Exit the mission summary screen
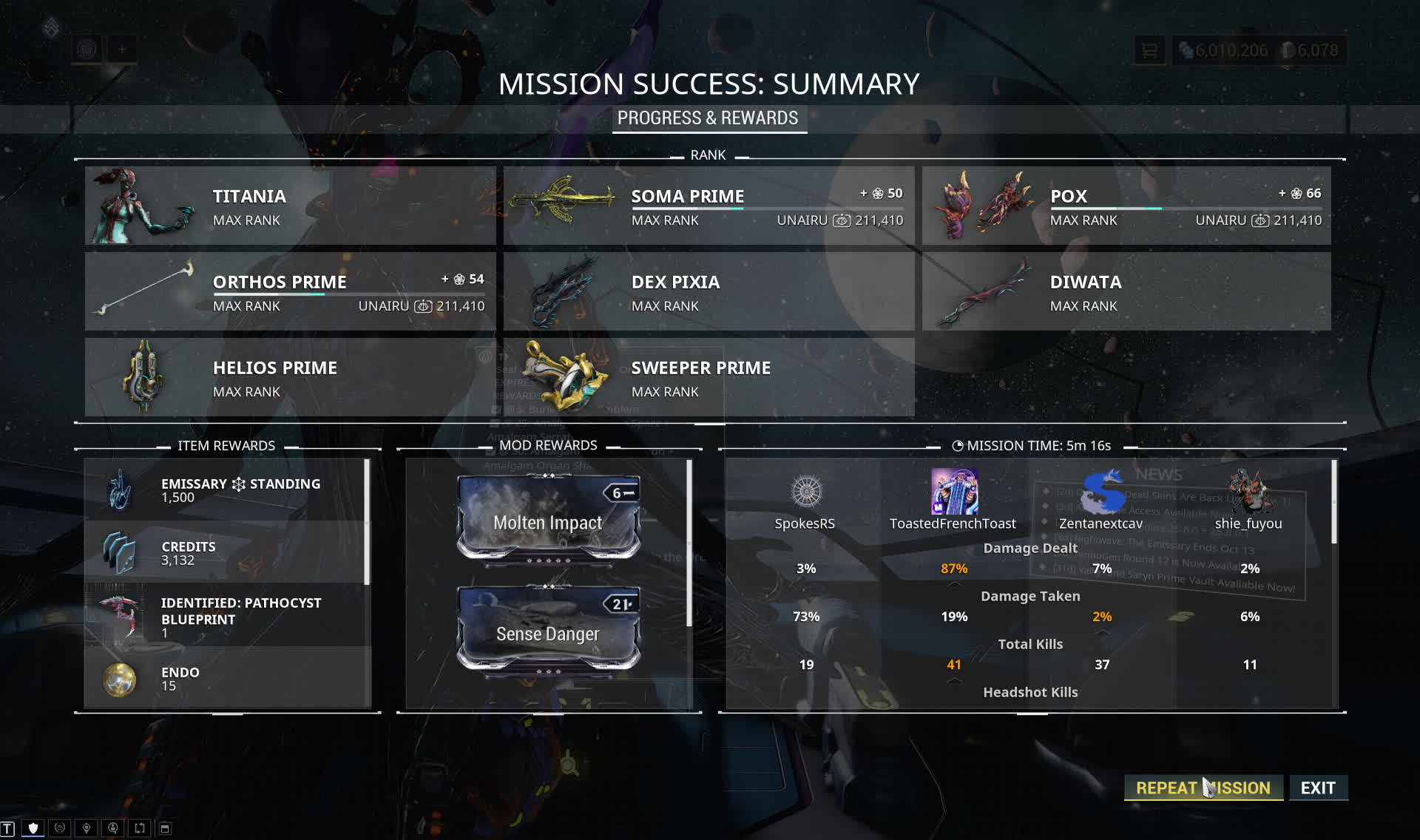Image resolution: width=1420 pixels, height=840 pixels. tap(1318, 787)
